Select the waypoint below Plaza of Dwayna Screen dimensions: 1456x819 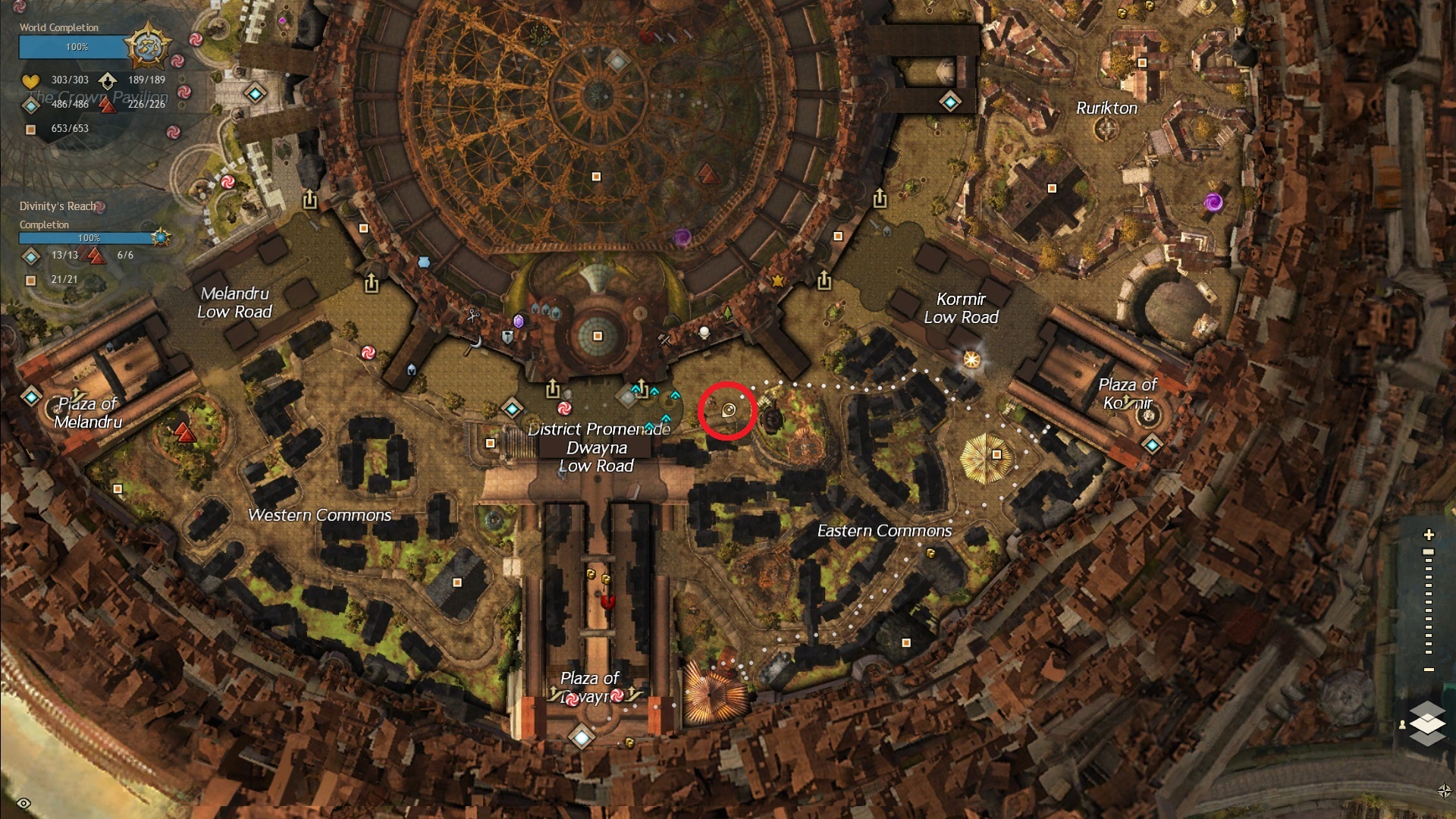(x=582, y=736)
